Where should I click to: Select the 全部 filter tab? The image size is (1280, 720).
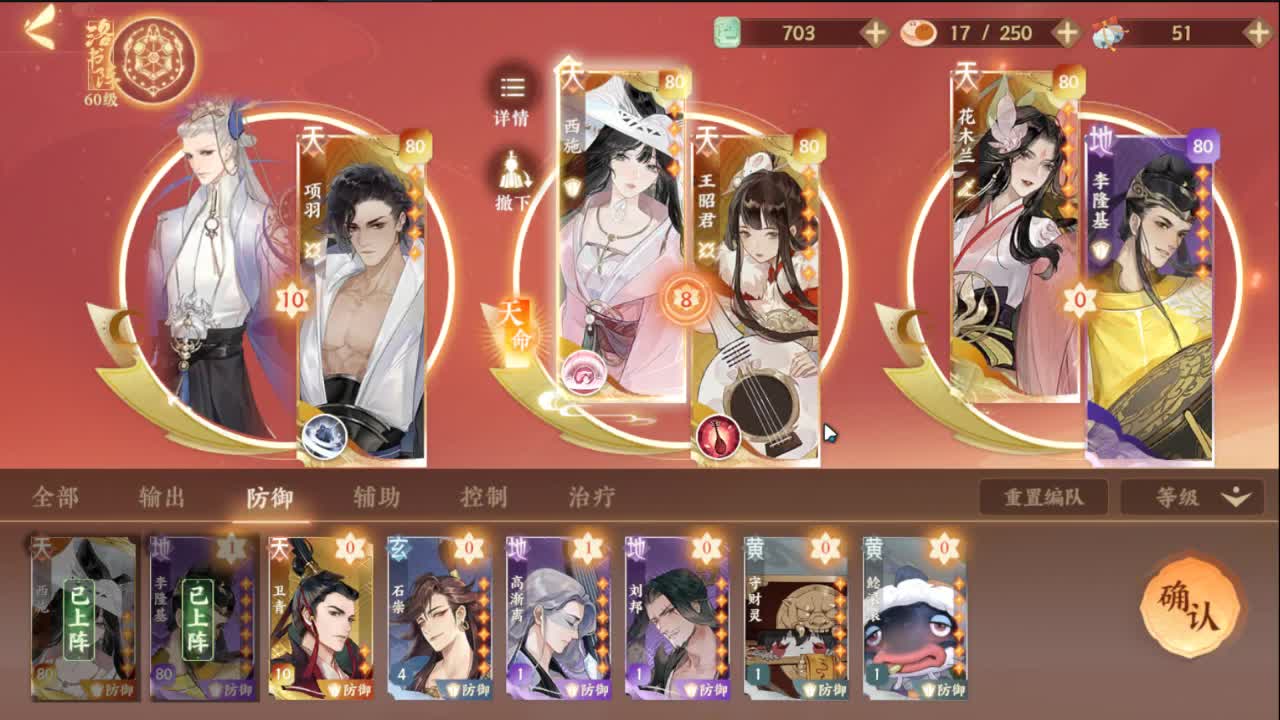(57, 494)
